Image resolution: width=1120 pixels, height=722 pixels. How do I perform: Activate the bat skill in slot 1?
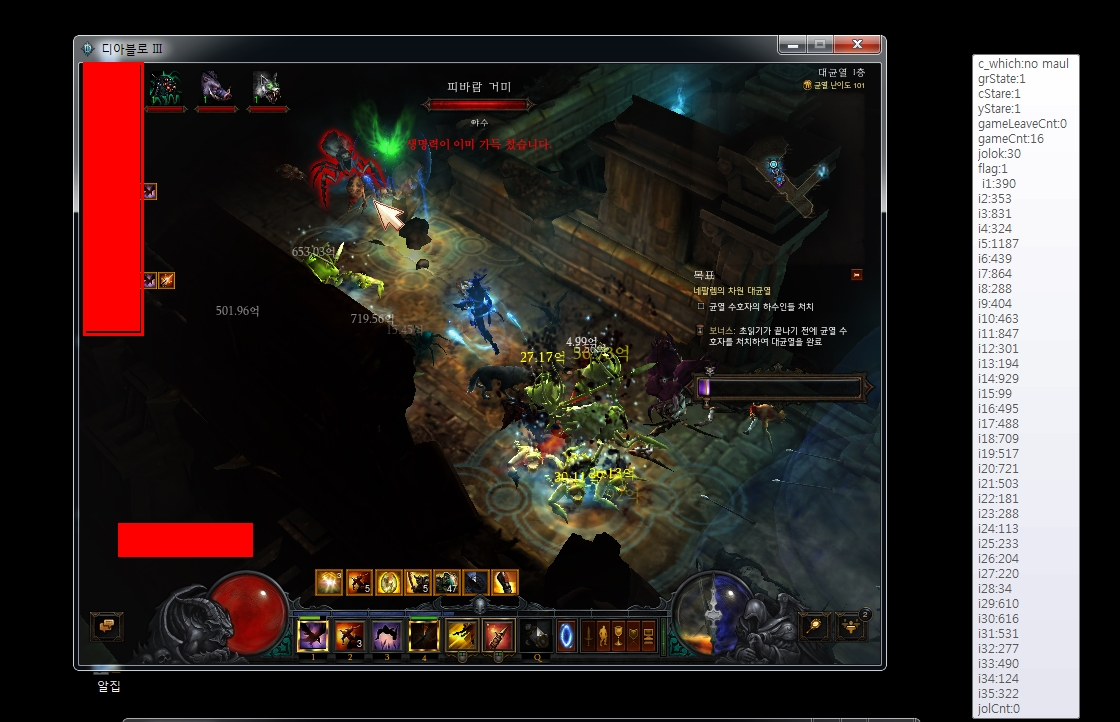(313, 635)
